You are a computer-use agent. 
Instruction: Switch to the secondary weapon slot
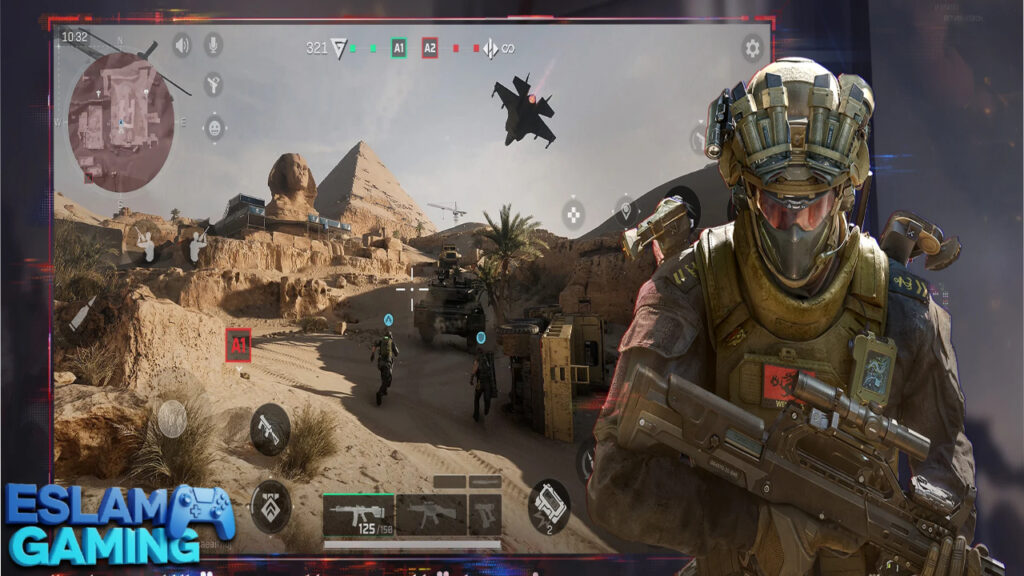tap(431, 514)
